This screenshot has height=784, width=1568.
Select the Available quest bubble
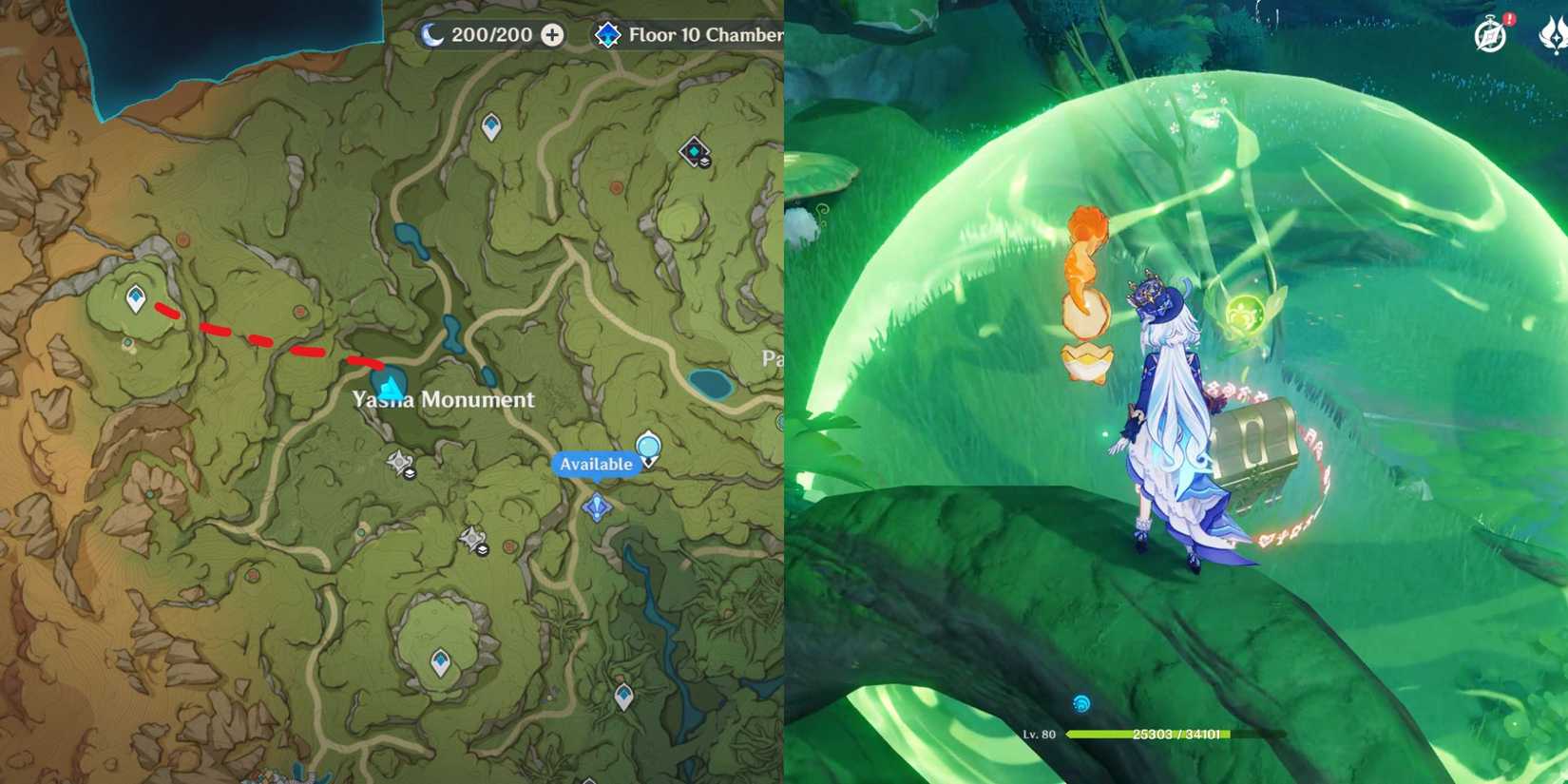[595, 465]
